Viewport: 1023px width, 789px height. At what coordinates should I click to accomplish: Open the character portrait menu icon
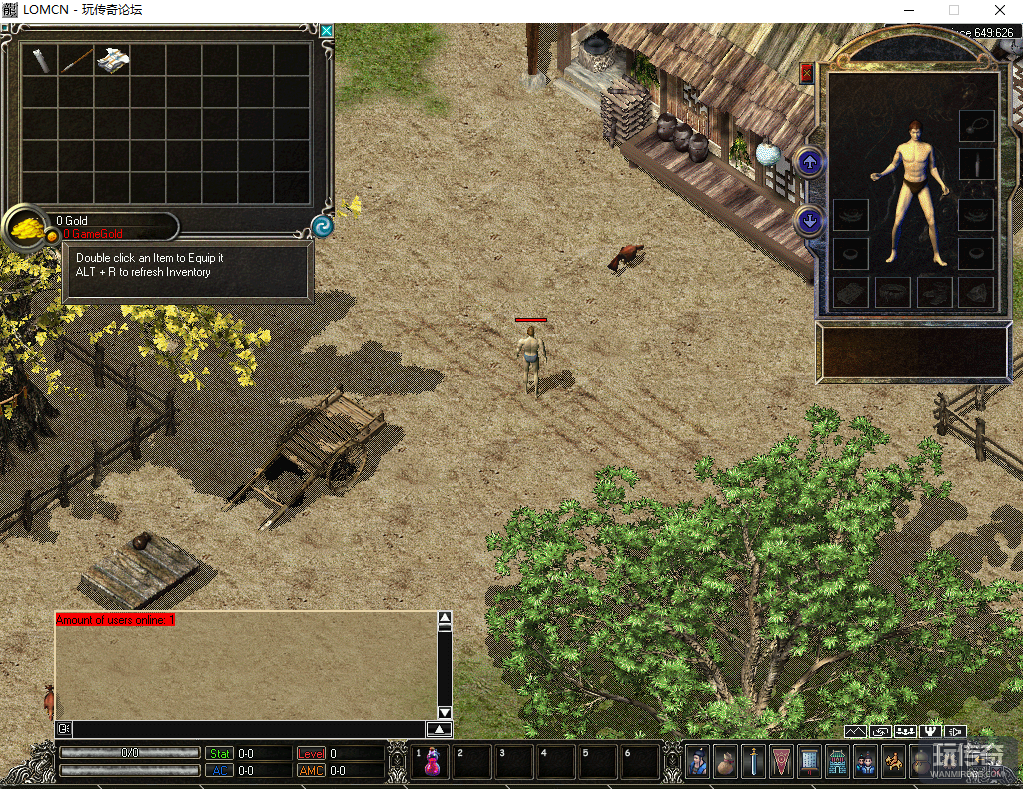tap(698, 762)
